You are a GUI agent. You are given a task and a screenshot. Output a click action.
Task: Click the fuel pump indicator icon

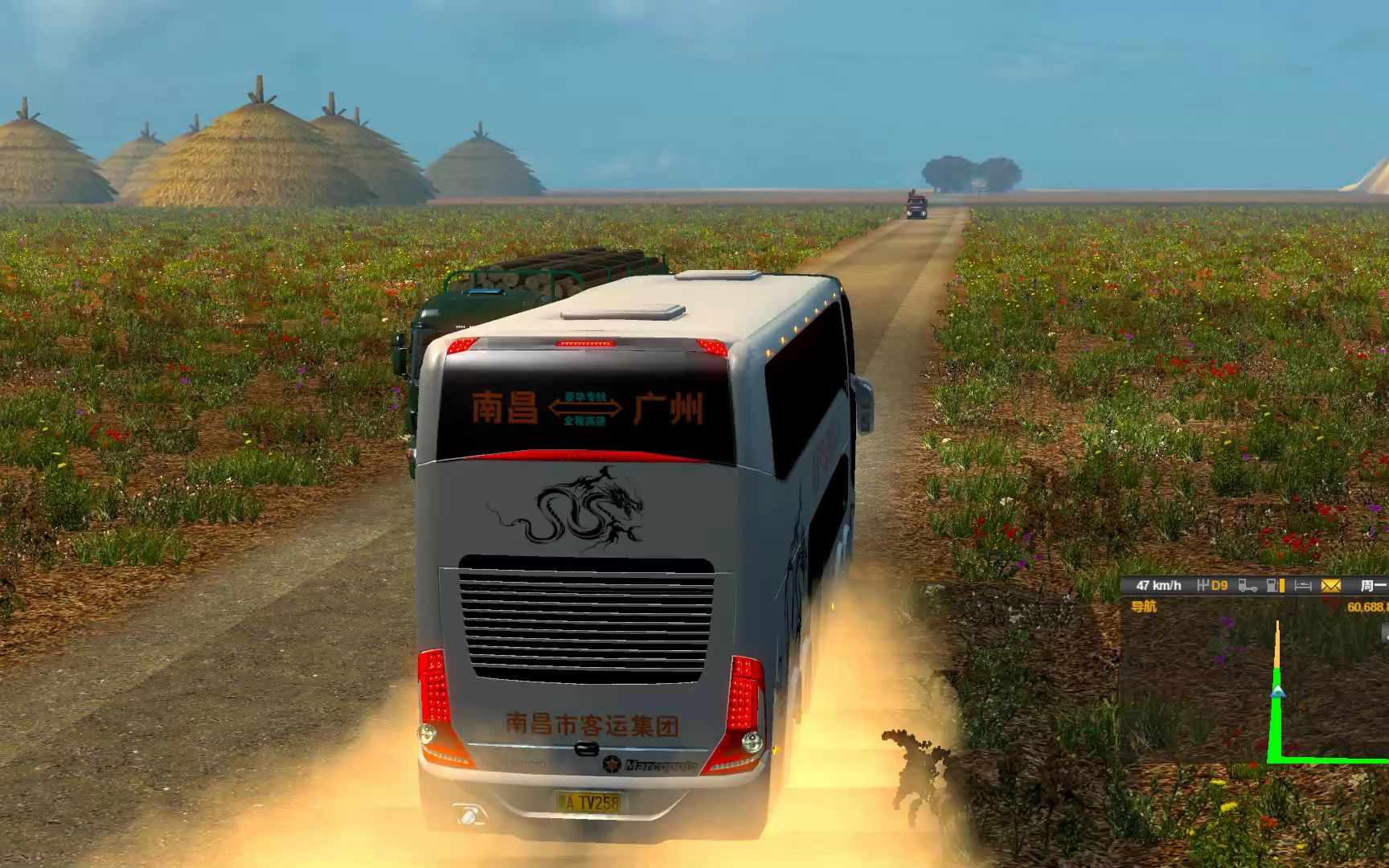click(x=1275, y=586)
